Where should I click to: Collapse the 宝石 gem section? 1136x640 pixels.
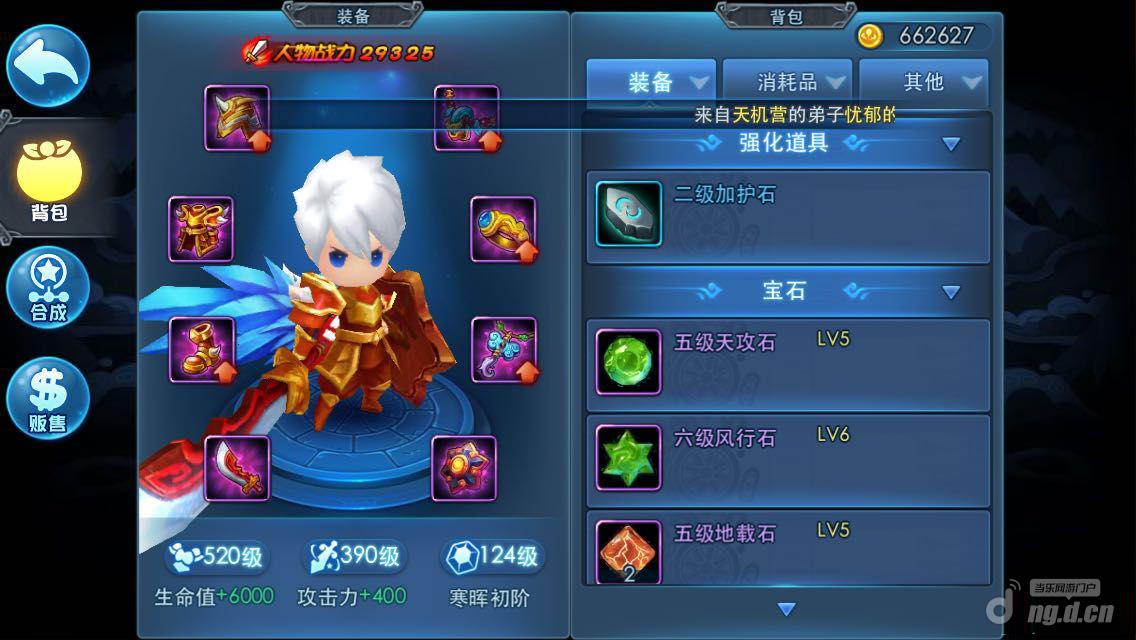pos(951,292)
